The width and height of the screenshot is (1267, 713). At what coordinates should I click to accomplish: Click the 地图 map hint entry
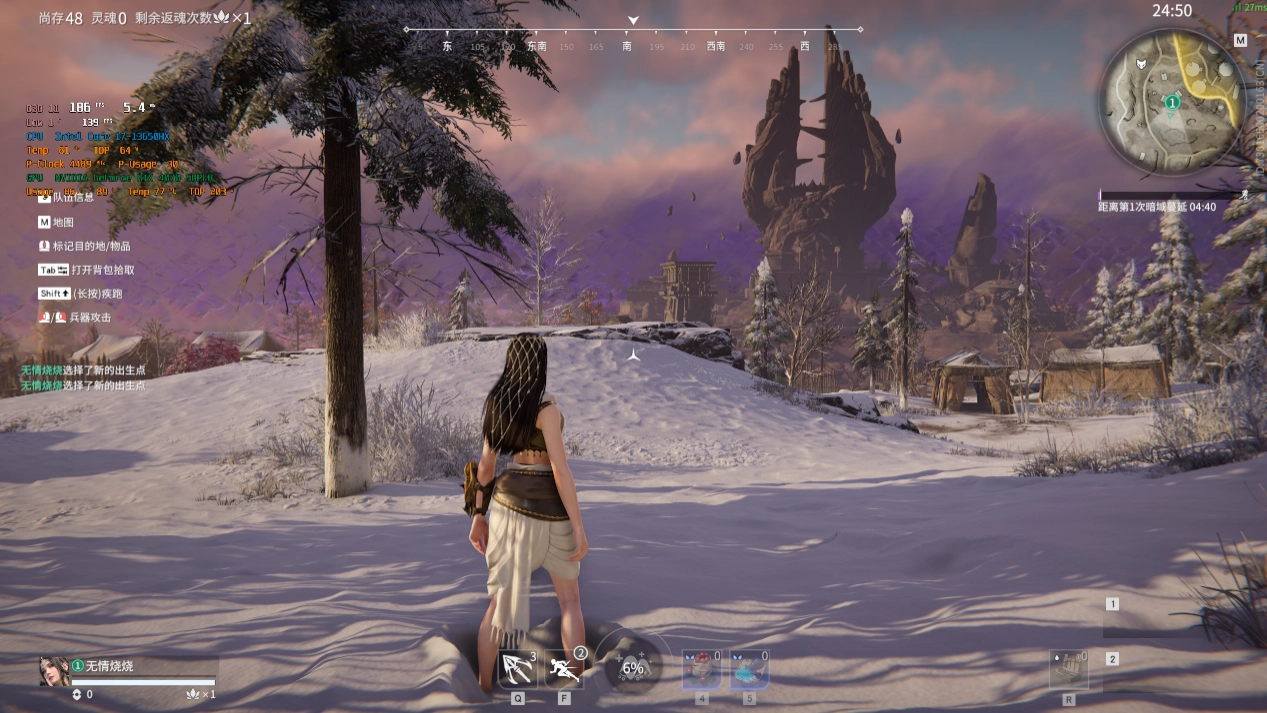63,222
